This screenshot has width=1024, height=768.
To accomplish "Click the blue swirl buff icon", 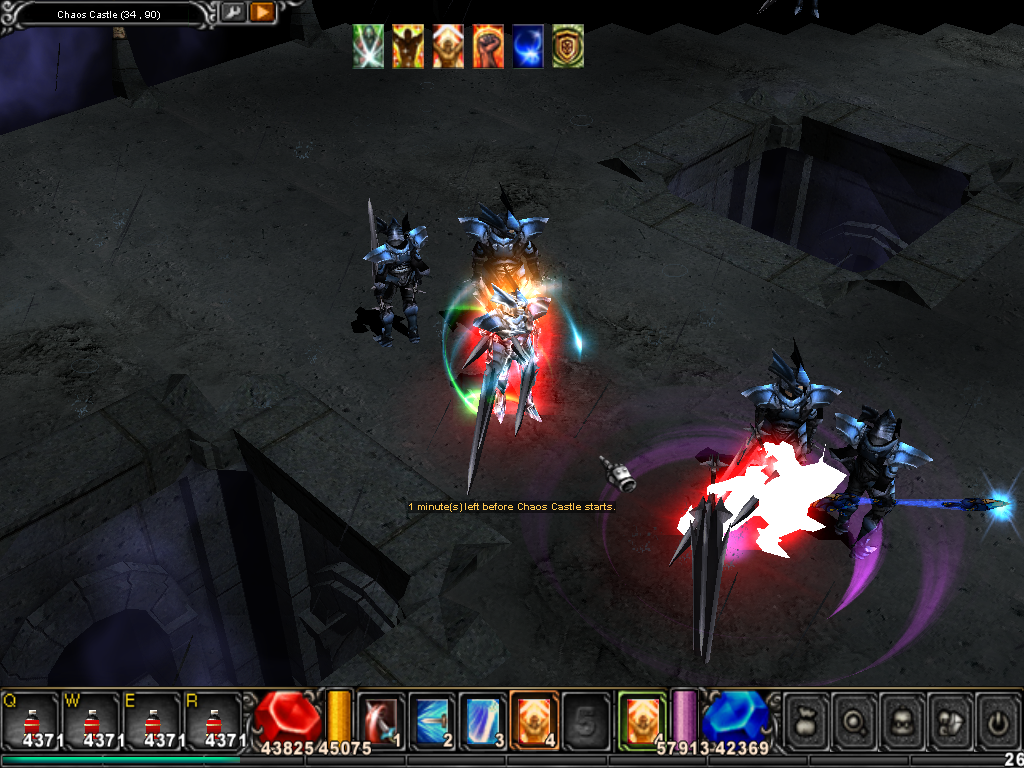I will (x=528, y=47).
